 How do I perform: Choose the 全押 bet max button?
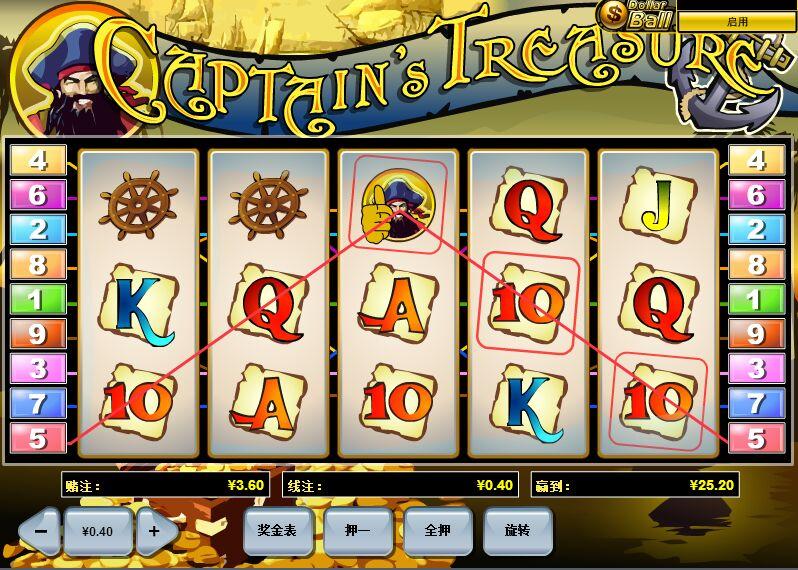click(437, 531)
